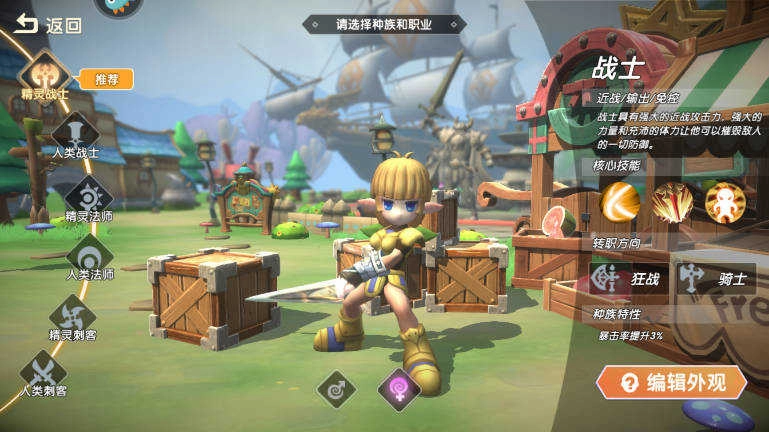Inspect the multi-blade core skill icon
Viewport: 769px width, 432px height.
[x=672, y=202]
